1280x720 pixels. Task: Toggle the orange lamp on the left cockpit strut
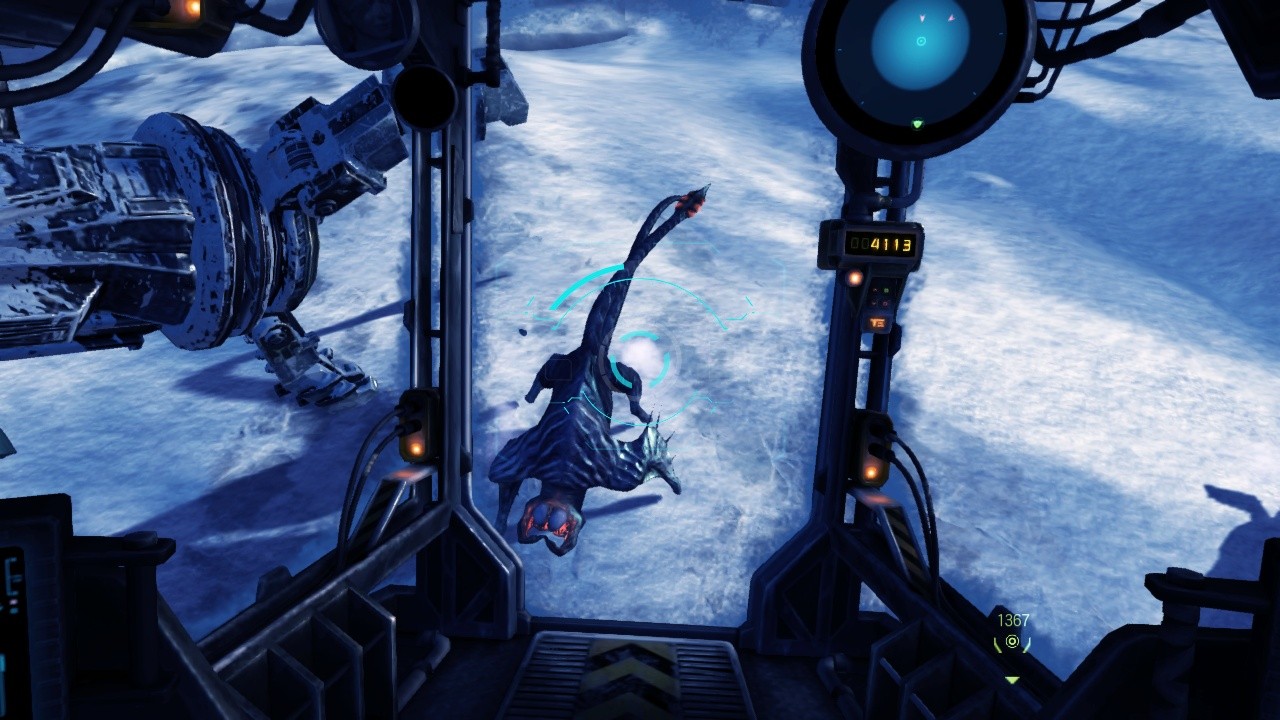pos(417,449)
